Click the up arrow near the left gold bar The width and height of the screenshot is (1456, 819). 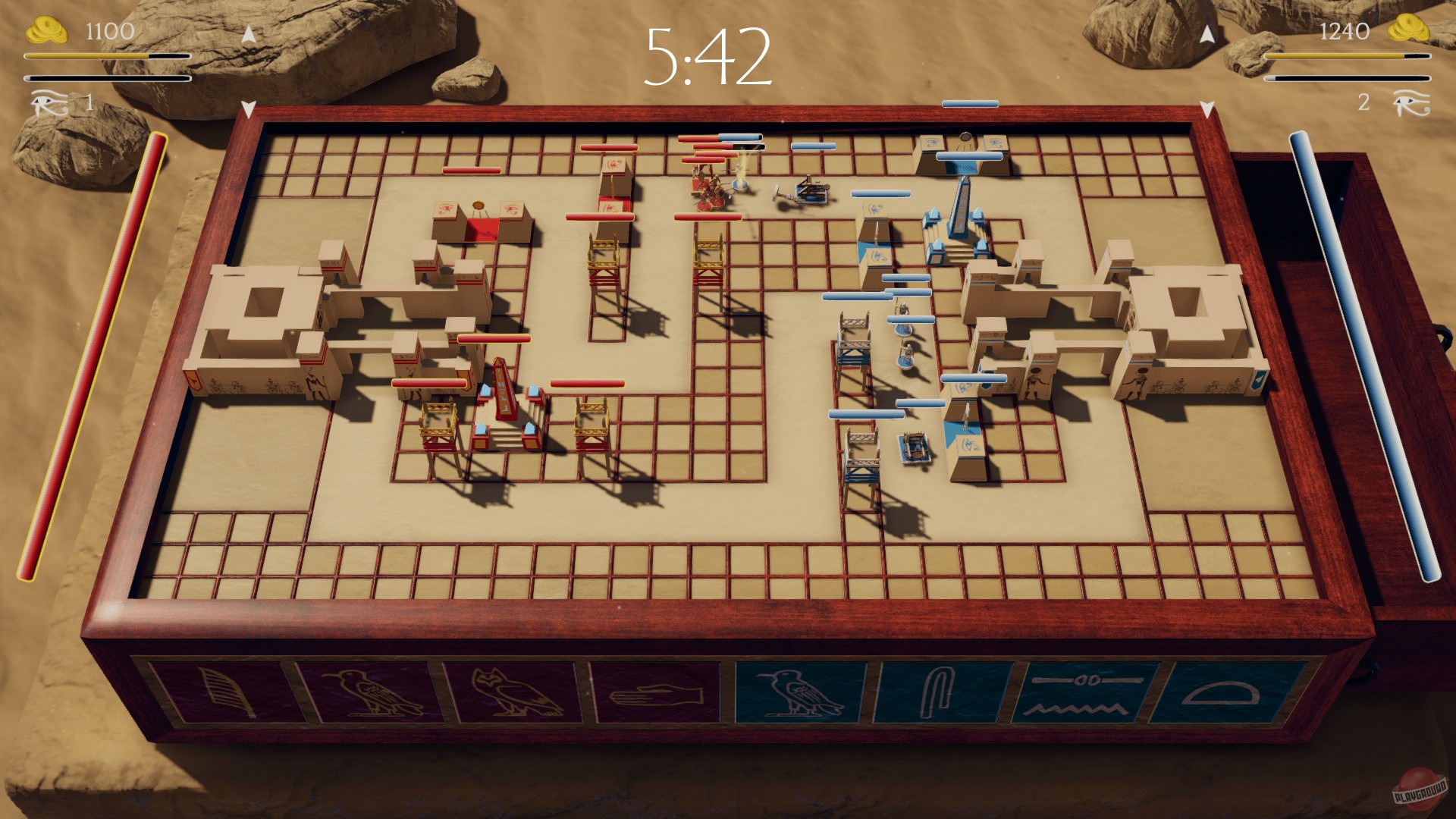coord(247,33)
